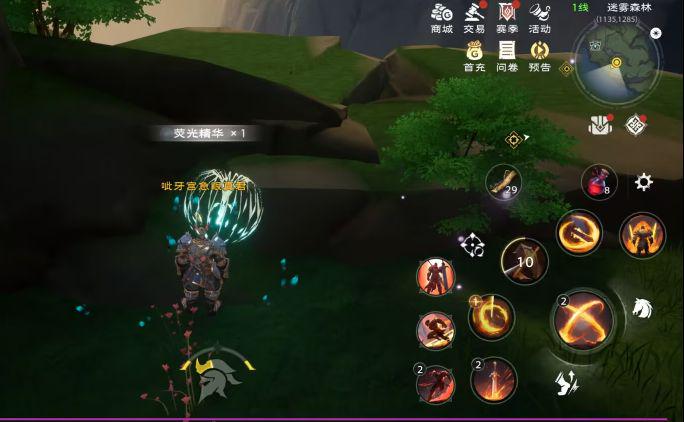Switch target with the crosshair cycle icon
This screenshot has width=684, height=422.
pyautogui.click(x=473, y=243)
